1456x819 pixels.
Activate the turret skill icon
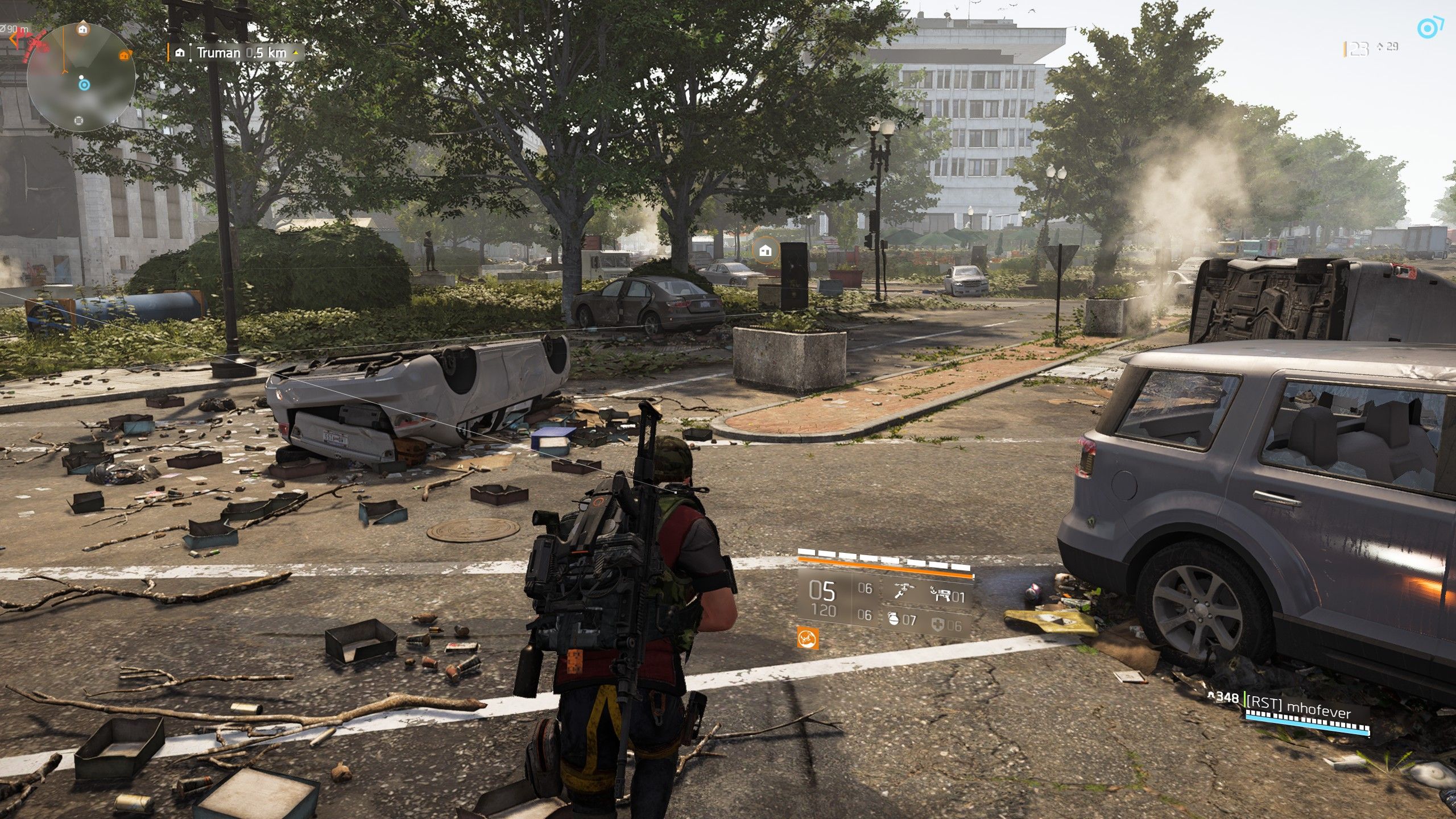coord(940,594)
